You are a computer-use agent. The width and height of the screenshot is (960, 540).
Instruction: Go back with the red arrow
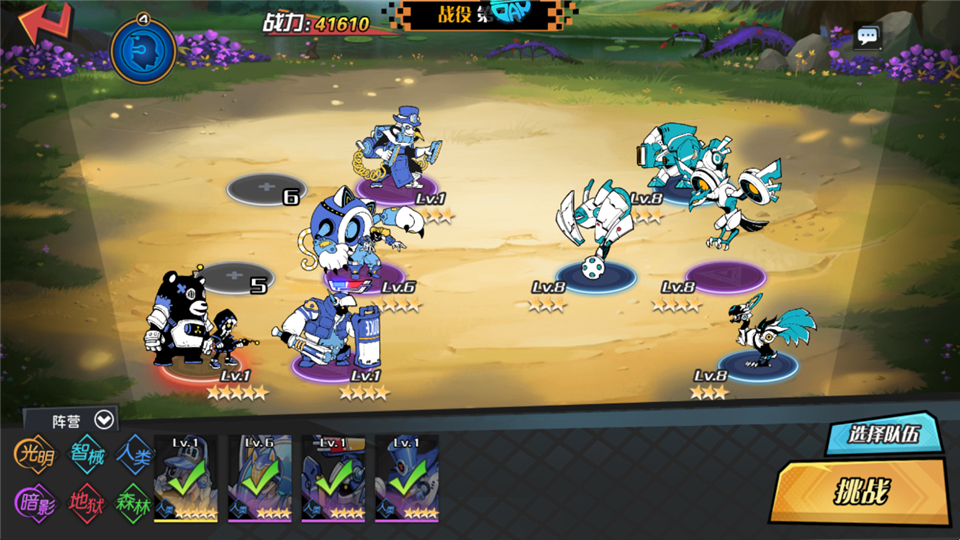pyautogui.click(x=44, y=24)
